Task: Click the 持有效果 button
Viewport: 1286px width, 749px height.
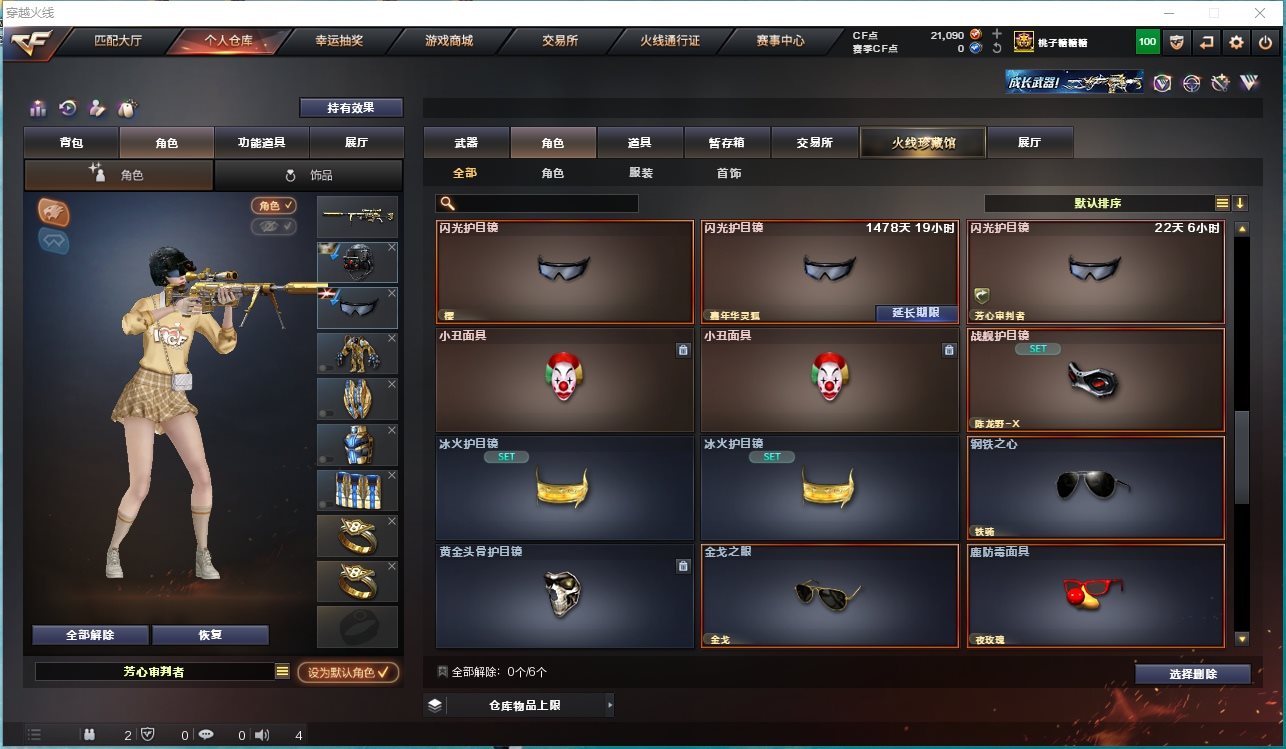Action: pyautogui.click(x=351, y=108)
